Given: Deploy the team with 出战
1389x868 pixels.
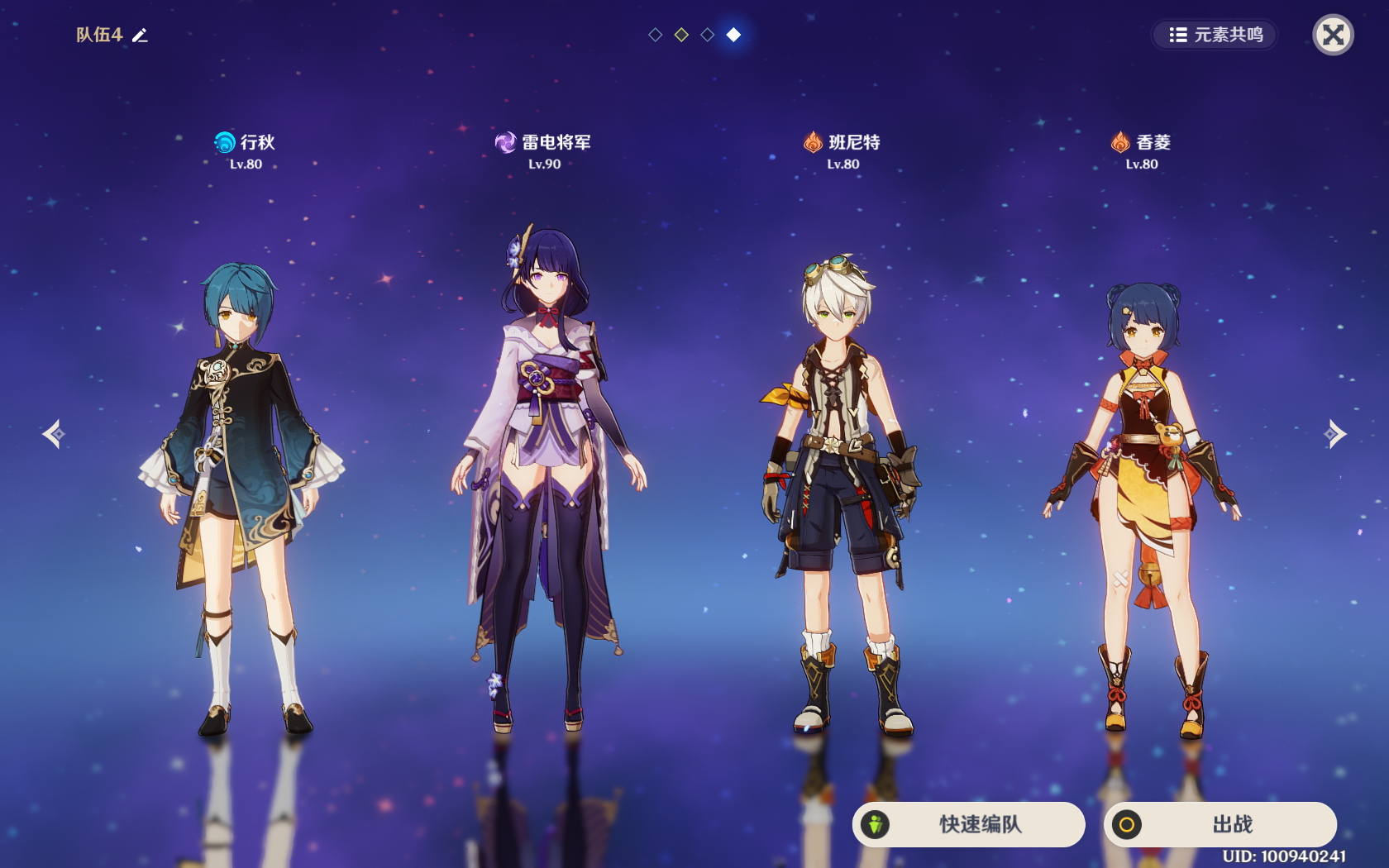Looking at the screenshot, I should pyautogui.click(x=1220, y=824).
